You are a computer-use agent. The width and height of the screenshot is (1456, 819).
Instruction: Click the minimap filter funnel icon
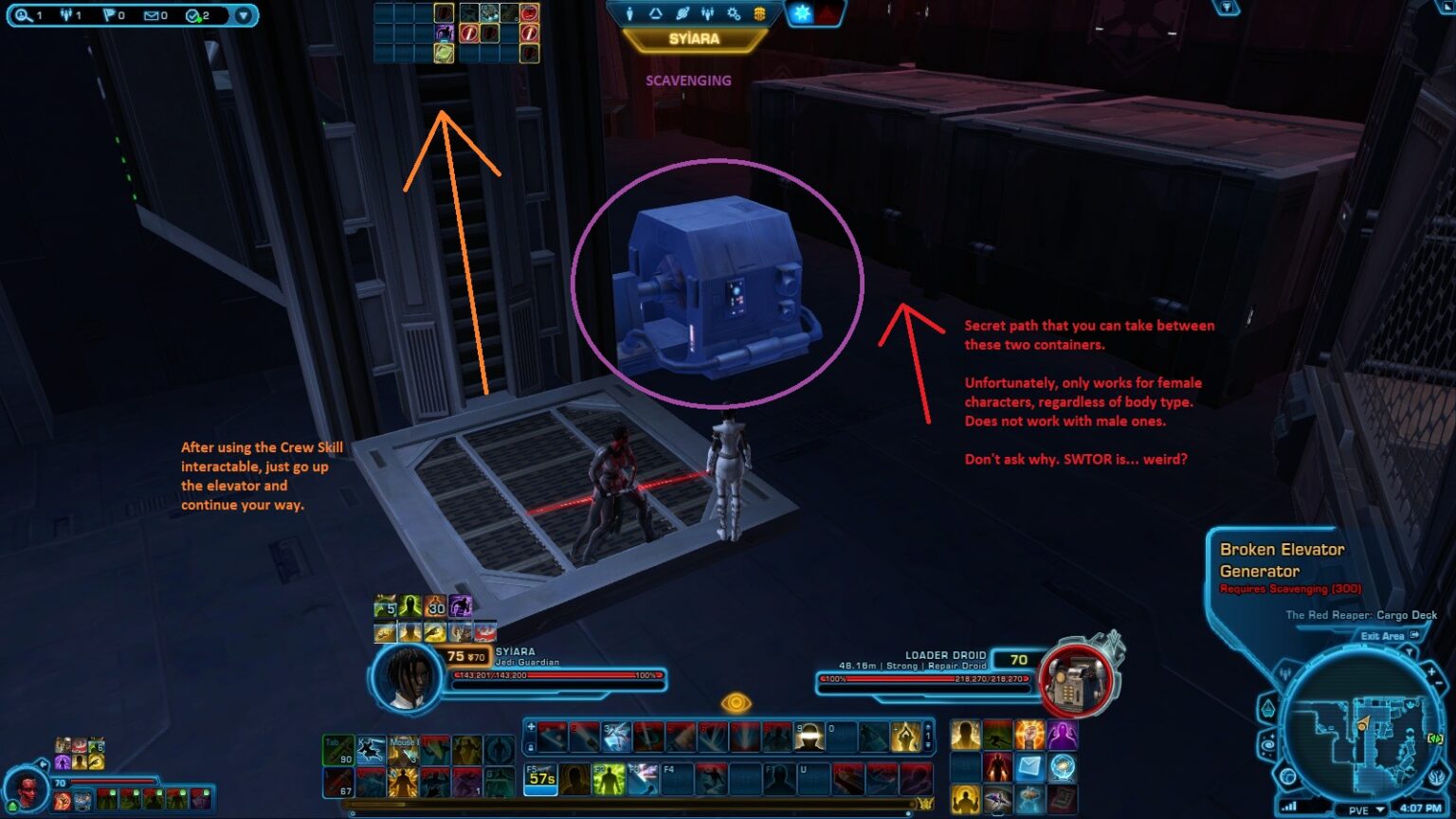point(1409,651)
